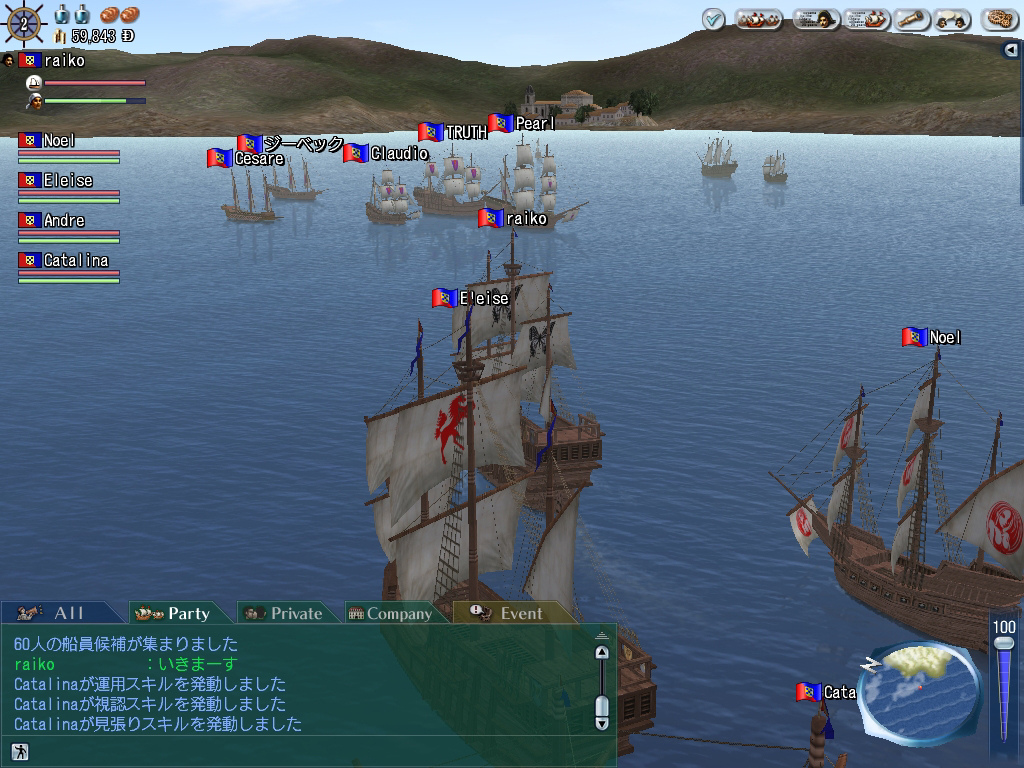Click the sail speed slider handle at 100

(1004, 644)
